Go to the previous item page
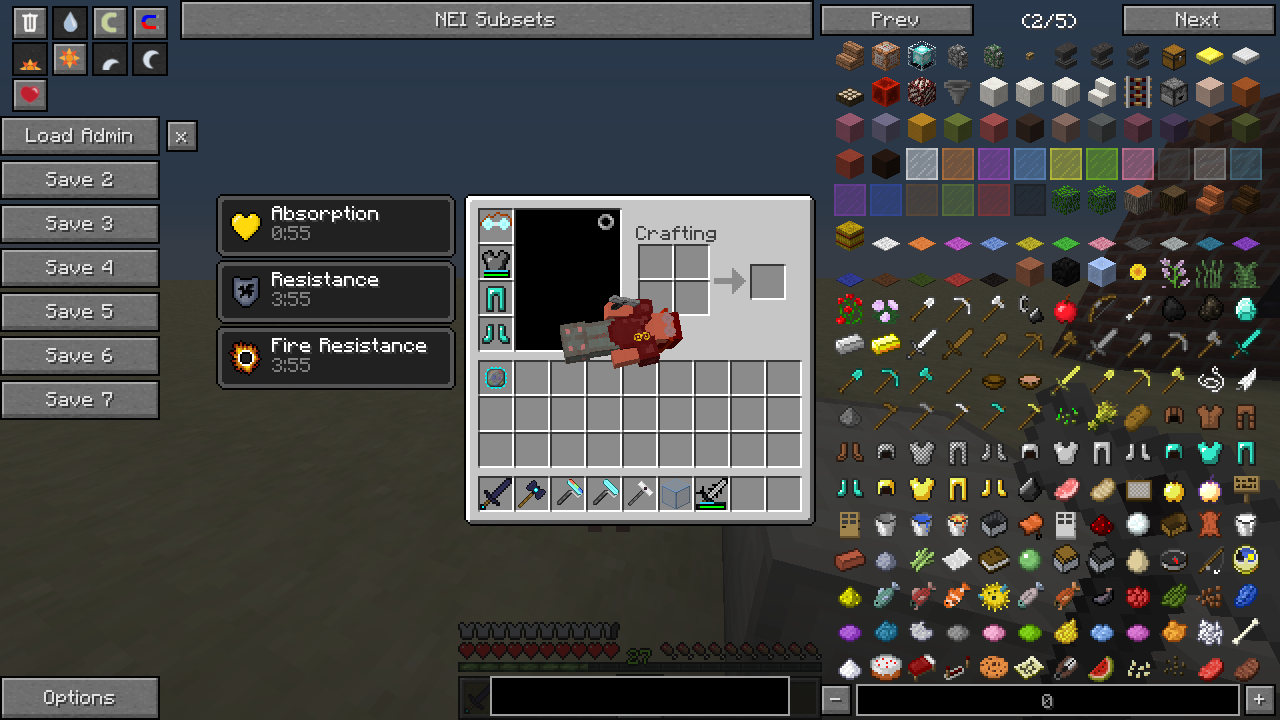This screenshot has height=720, width=1280. tap(896, 20)
